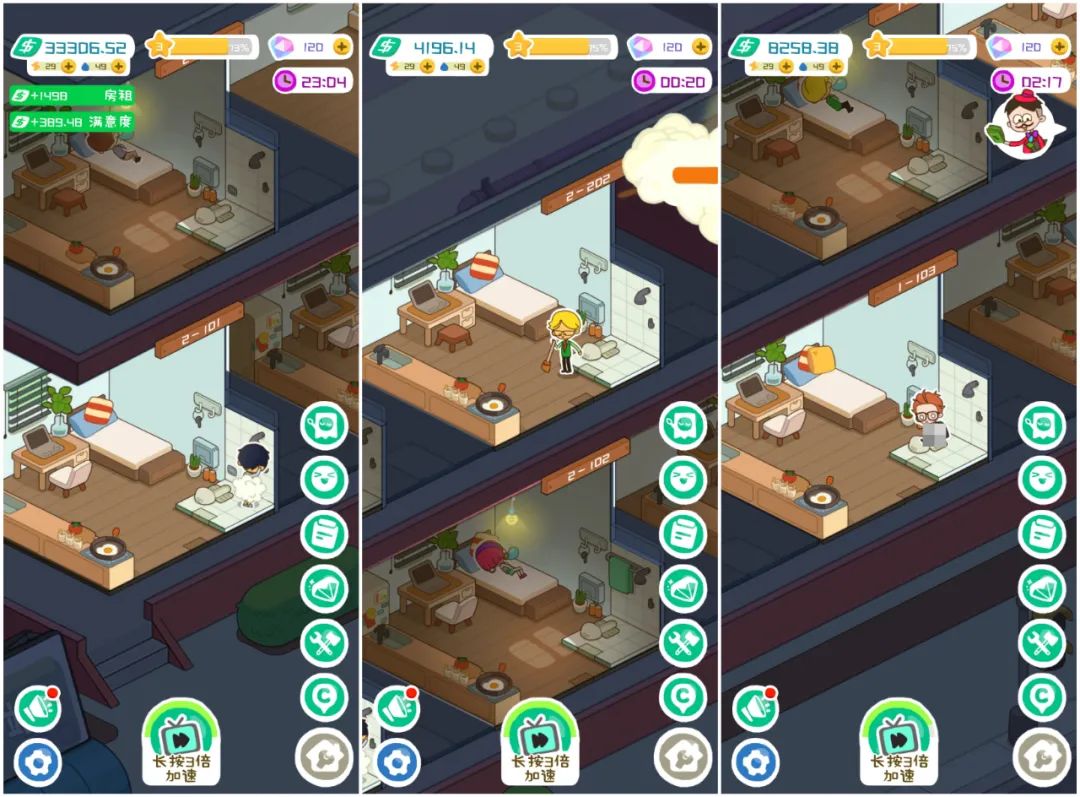Add energy beside the 33306.52 cash balance

pyautogui.click(x=68, y=66)
